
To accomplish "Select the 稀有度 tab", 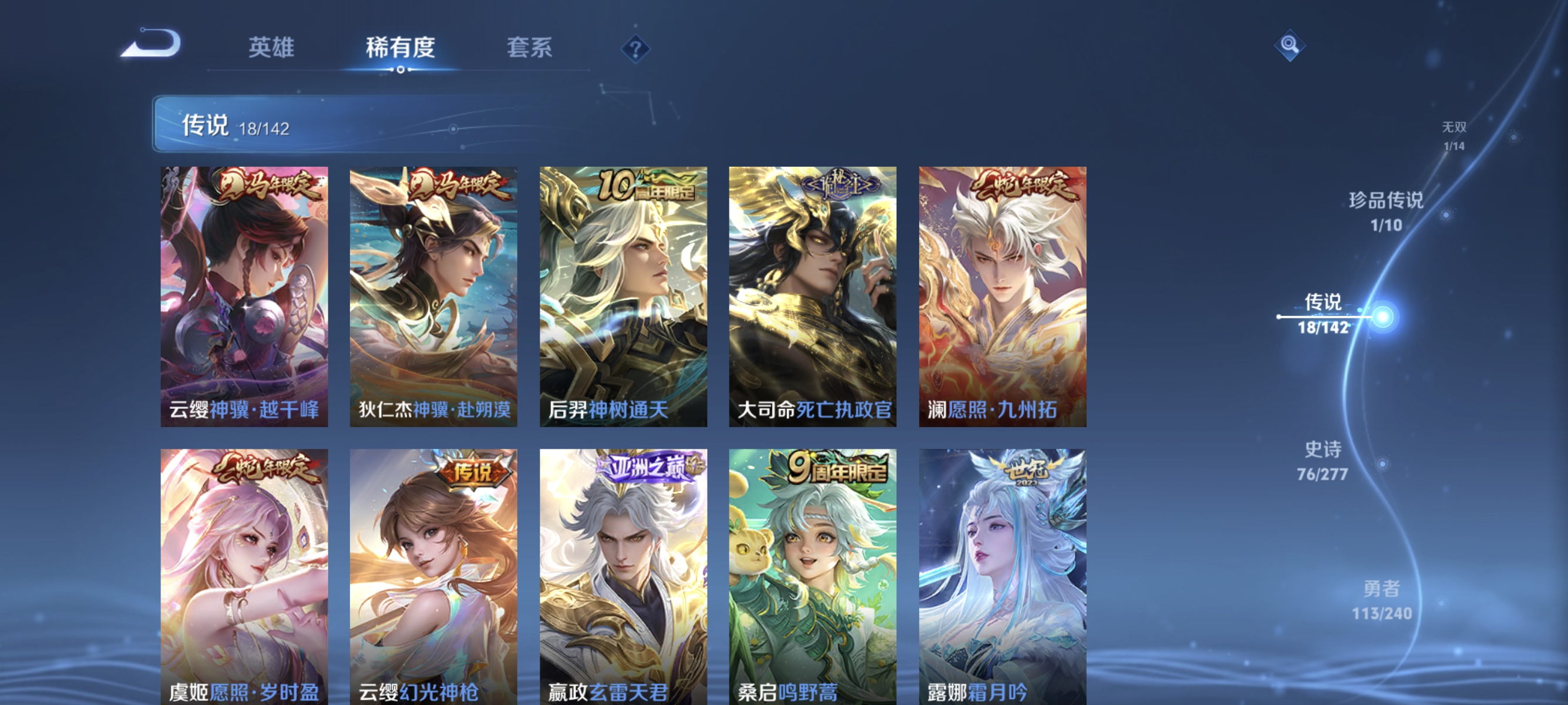I will pyautogui.click(x=400, y=48).
